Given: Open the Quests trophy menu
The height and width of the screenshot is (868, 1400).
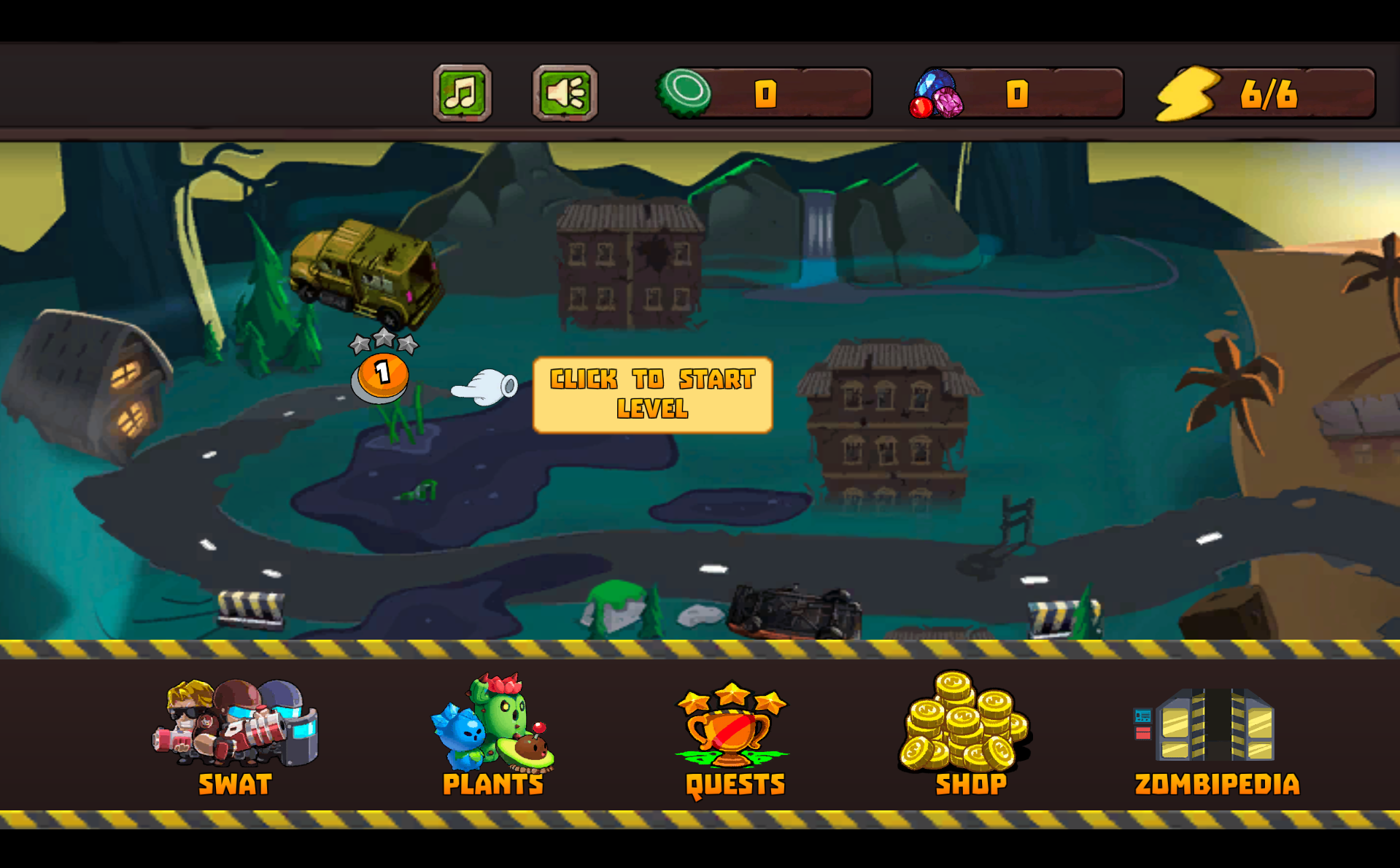Looking at the screenshot, I should (734, 735).
